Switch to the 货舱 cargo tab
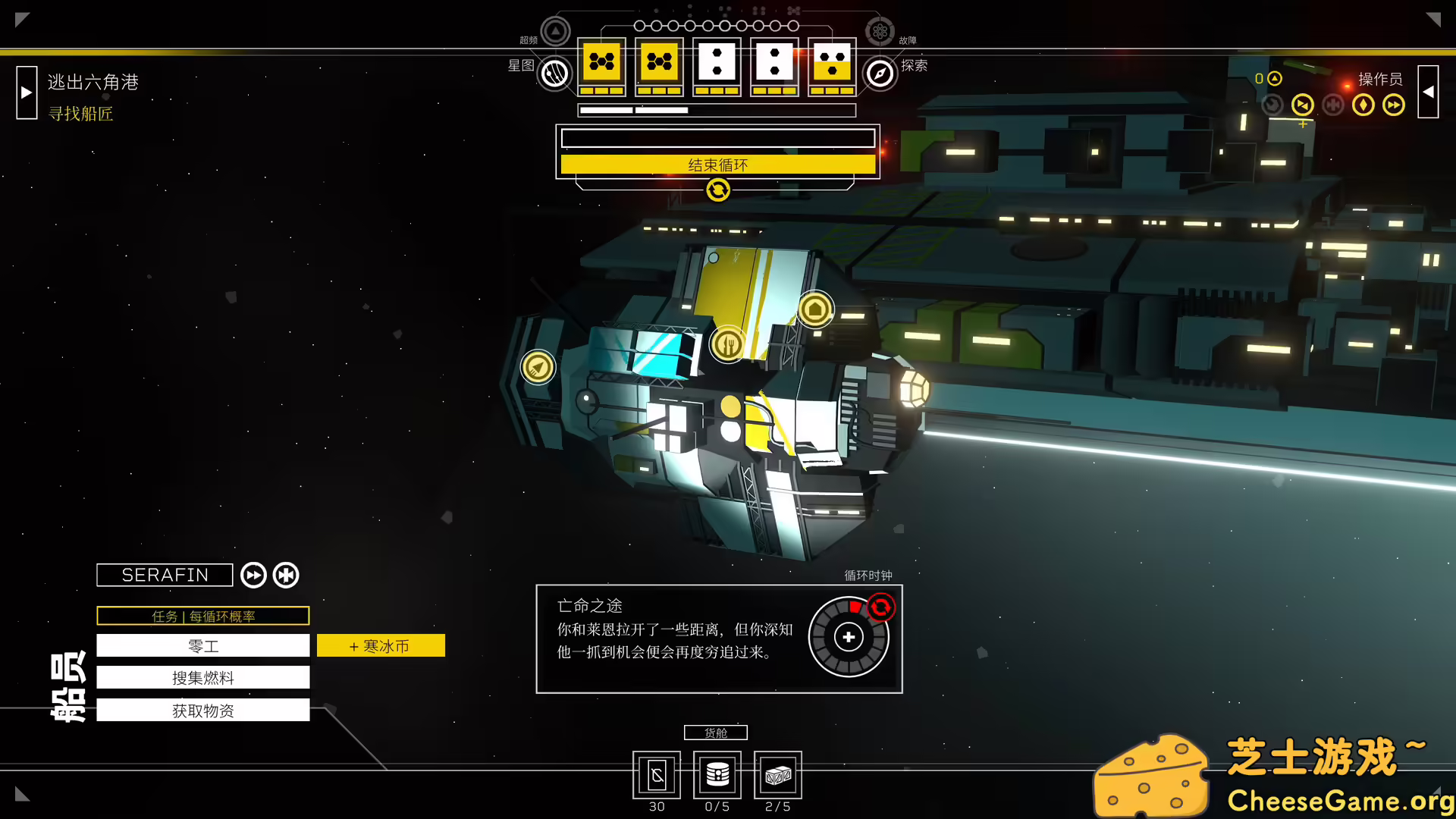 click(x=716, y=732)
